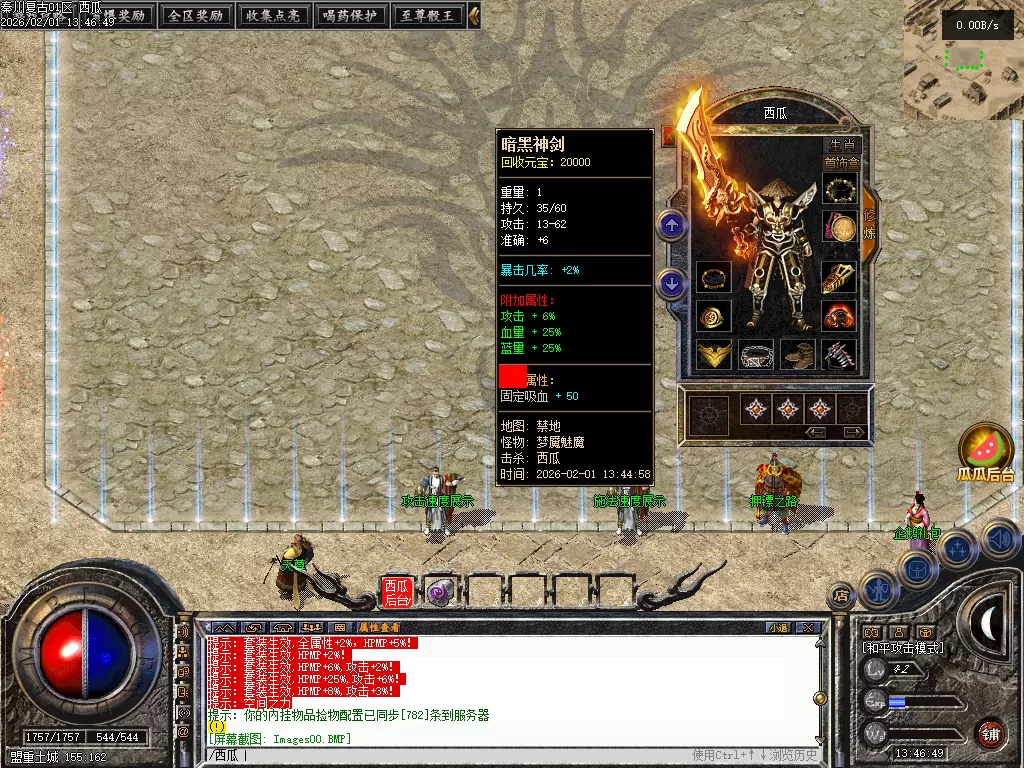This screenshot has width=1024, height=768.
Task: Open the 喝药保护 settings
Action: tap(350, 15)
